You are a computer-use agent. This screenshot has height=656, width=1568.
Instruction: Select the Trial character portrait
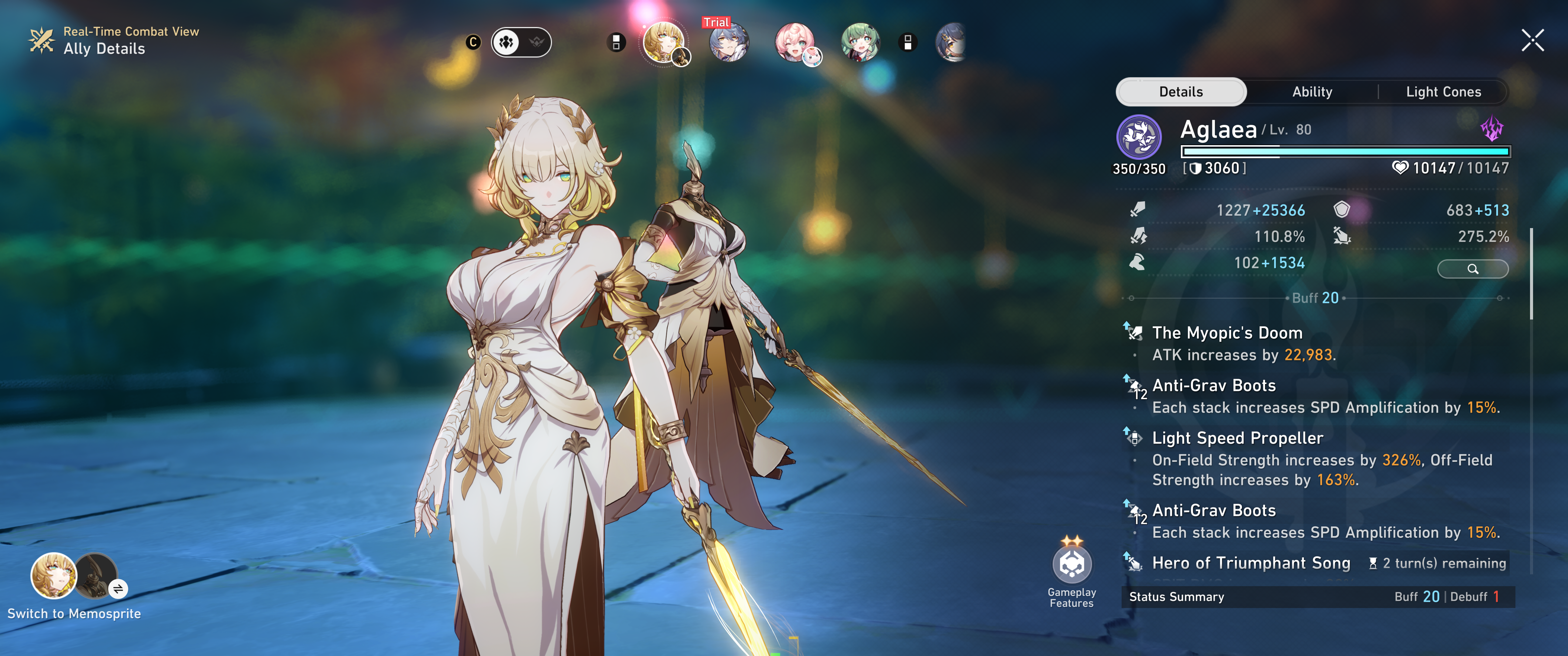click(729, 43)
